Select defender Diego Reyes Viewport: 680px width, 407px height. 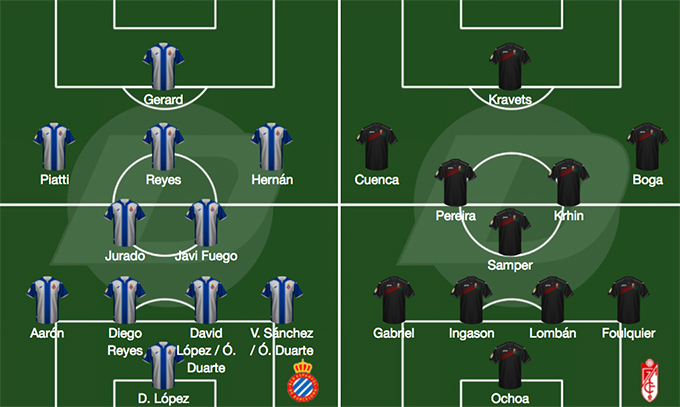coord(125,300)
